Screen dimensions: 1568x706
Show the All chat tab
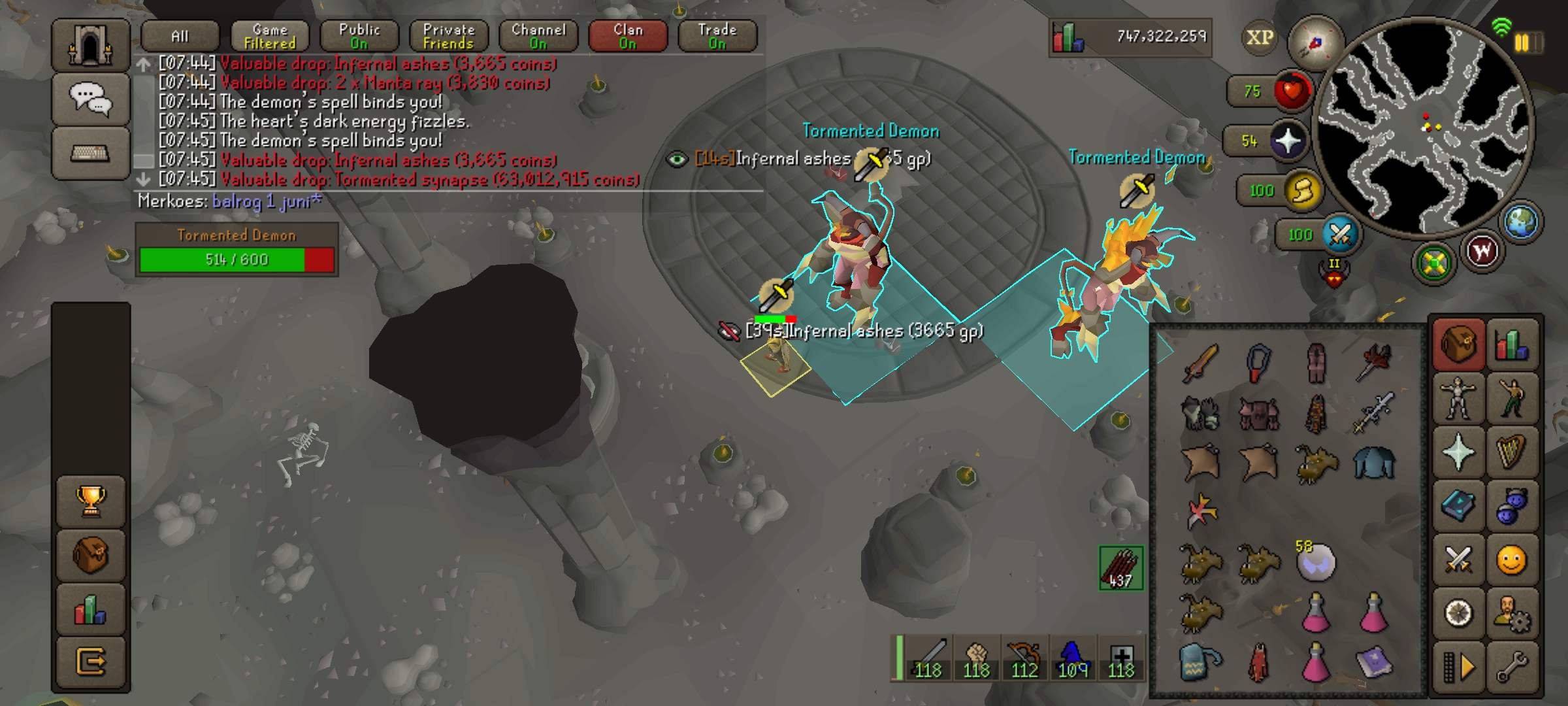[x=180, y=36]
